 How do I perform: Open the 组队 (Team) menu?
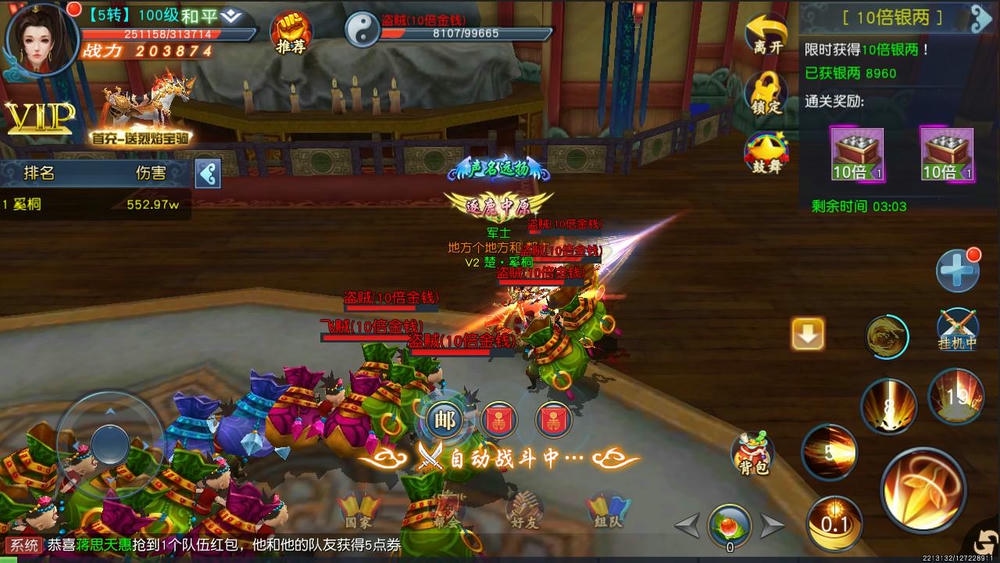click(x=607, y=511)
